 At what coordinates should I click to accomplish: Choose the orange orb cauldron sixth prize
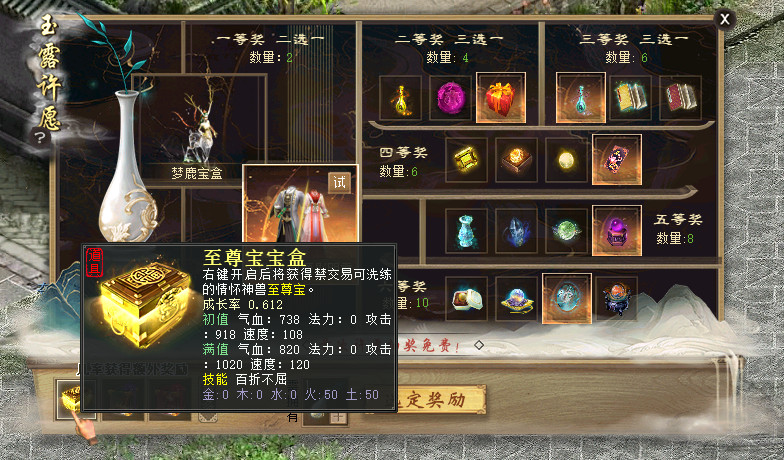(616, 298)
